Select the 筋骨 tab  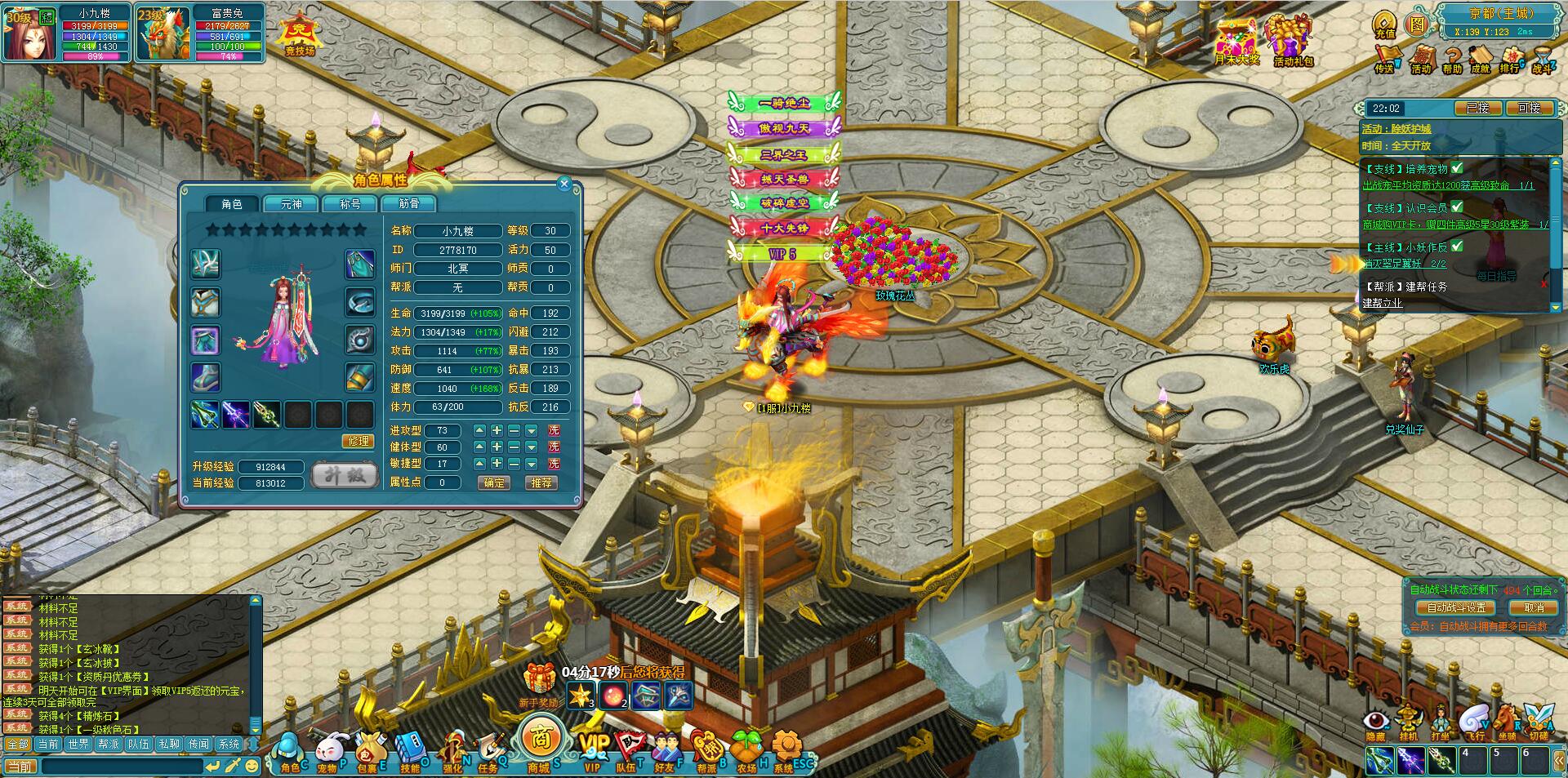tap(408, 204)
